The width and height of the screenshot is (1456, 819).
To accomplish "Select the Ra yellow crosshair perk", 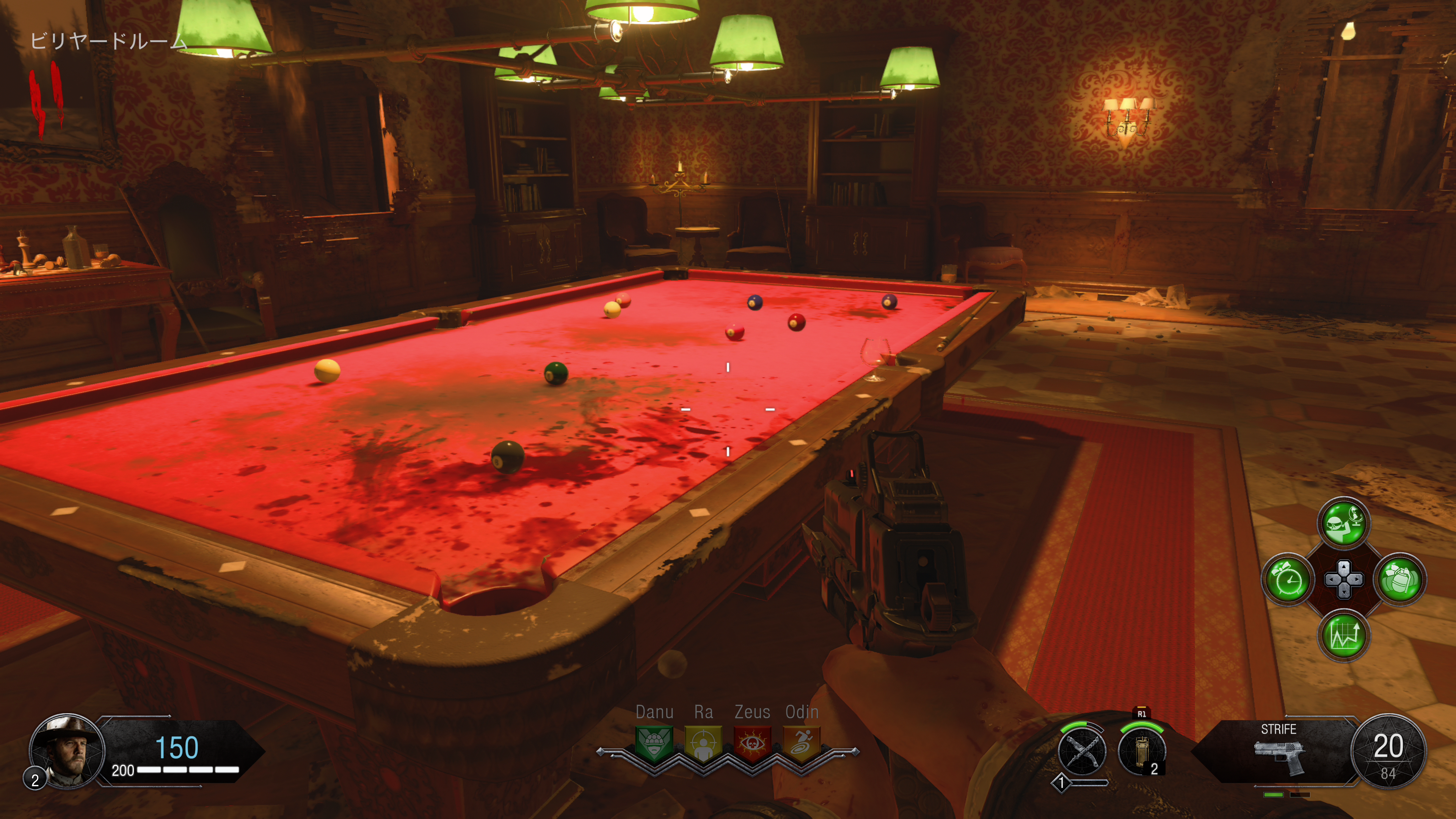I will [x=703, y=743].
